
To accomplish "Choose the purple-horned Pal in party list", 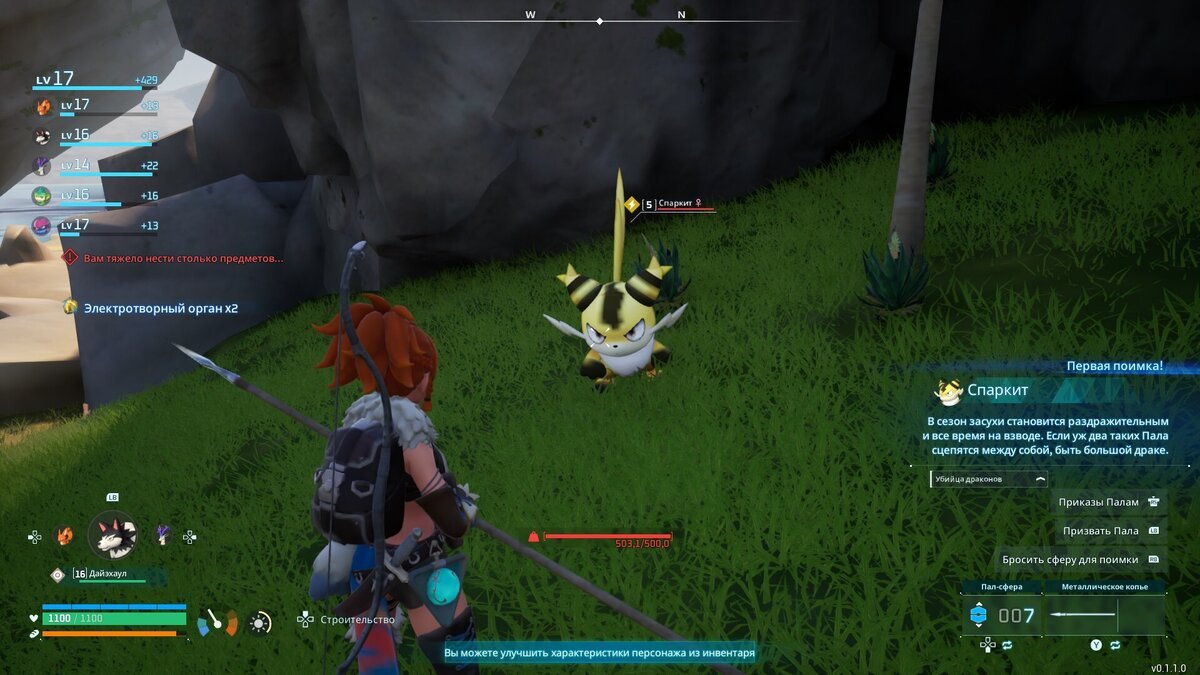I will 43,166.
